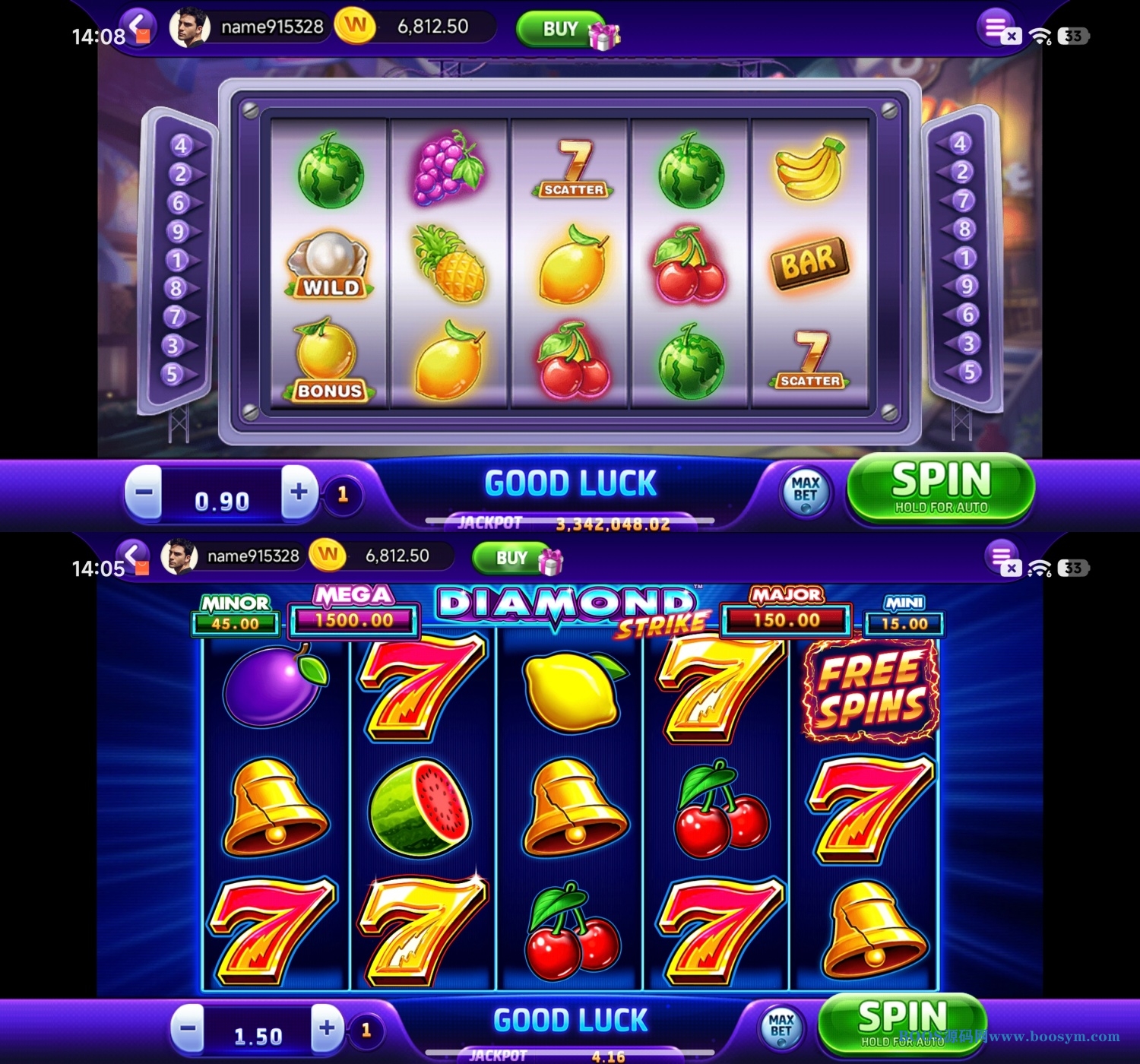Decrease the 0.90 bet with minus
The height and width of the screenshot is (1064, 1140).
click(144, 492)
